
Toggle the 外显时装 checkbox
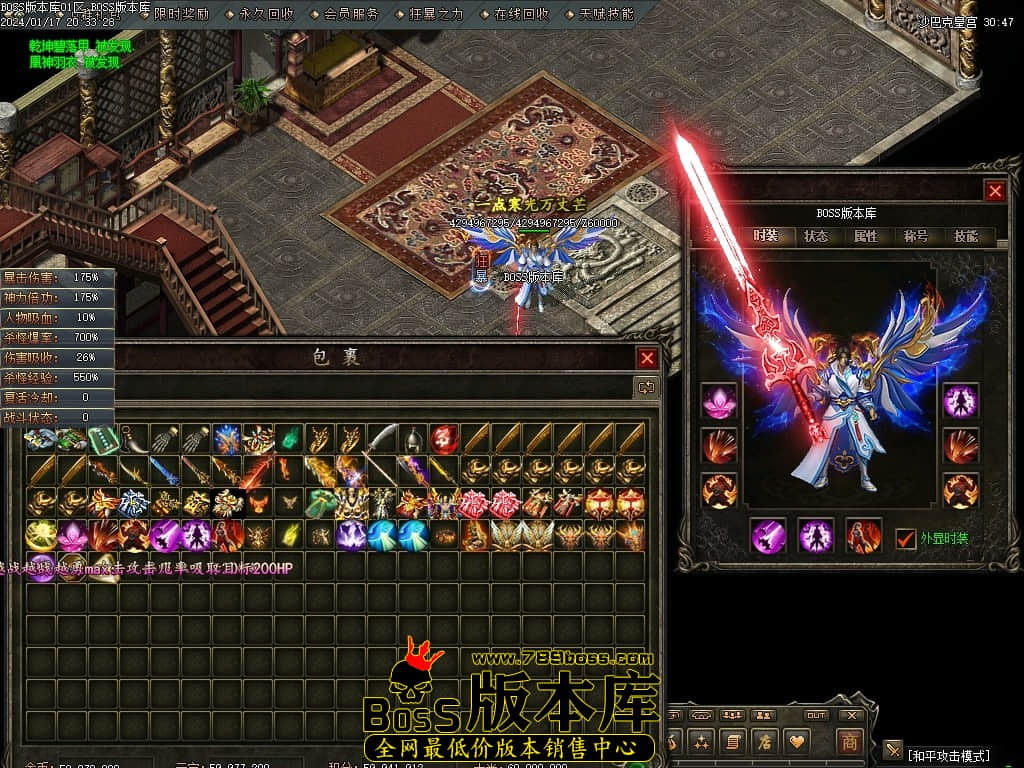coord(906,537)
